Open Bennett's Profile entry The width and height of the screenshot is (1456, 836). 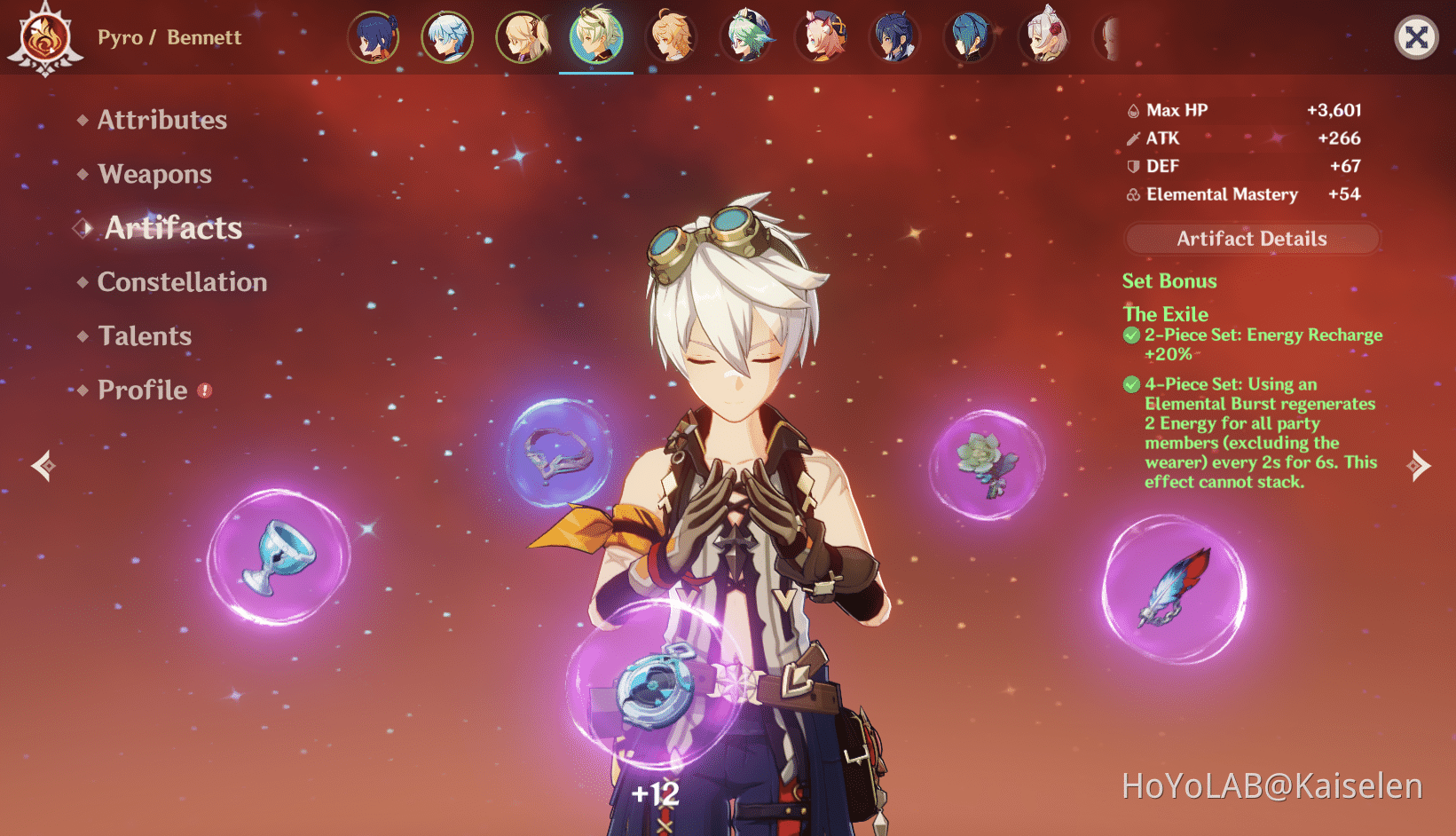(x=143, y=390)
